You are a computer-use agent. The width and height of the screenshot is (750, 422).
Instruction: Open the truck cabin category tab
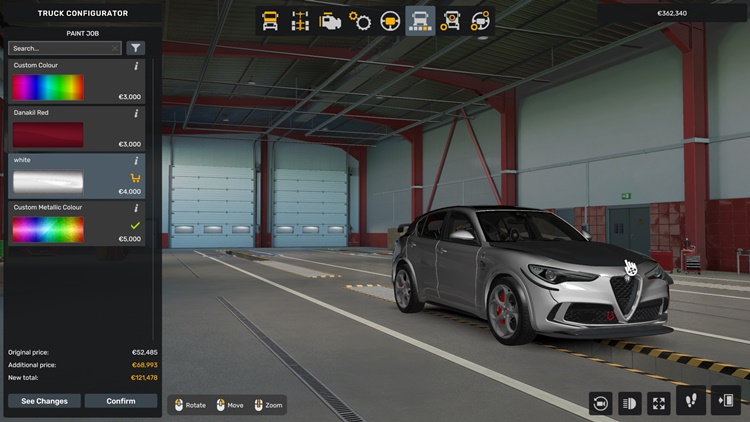(270, 21)
